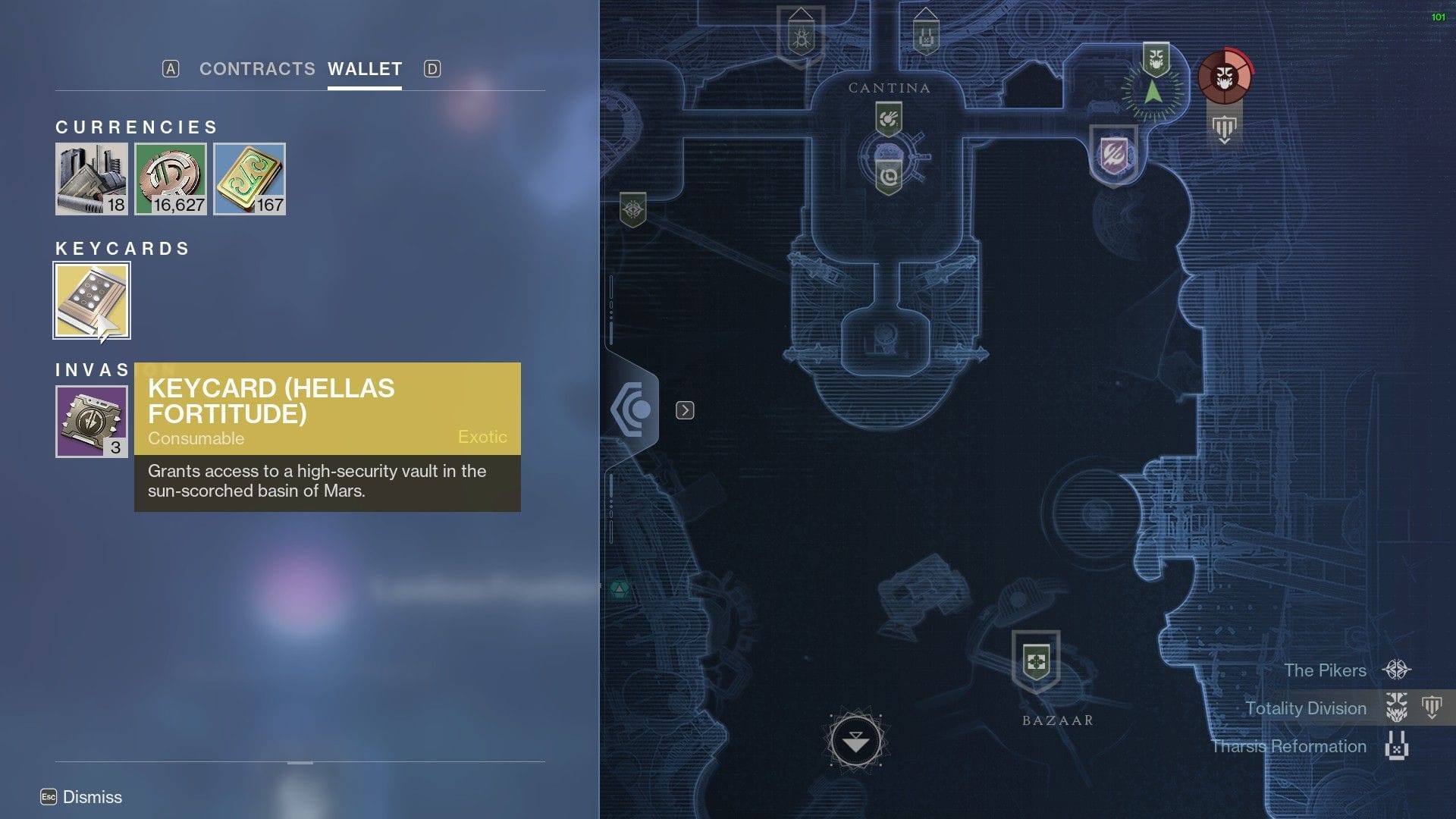This screenshot has width=1456, height=819.
Task: Click the Tharsis Reformation faction icon
Action: click(1398, 746)
